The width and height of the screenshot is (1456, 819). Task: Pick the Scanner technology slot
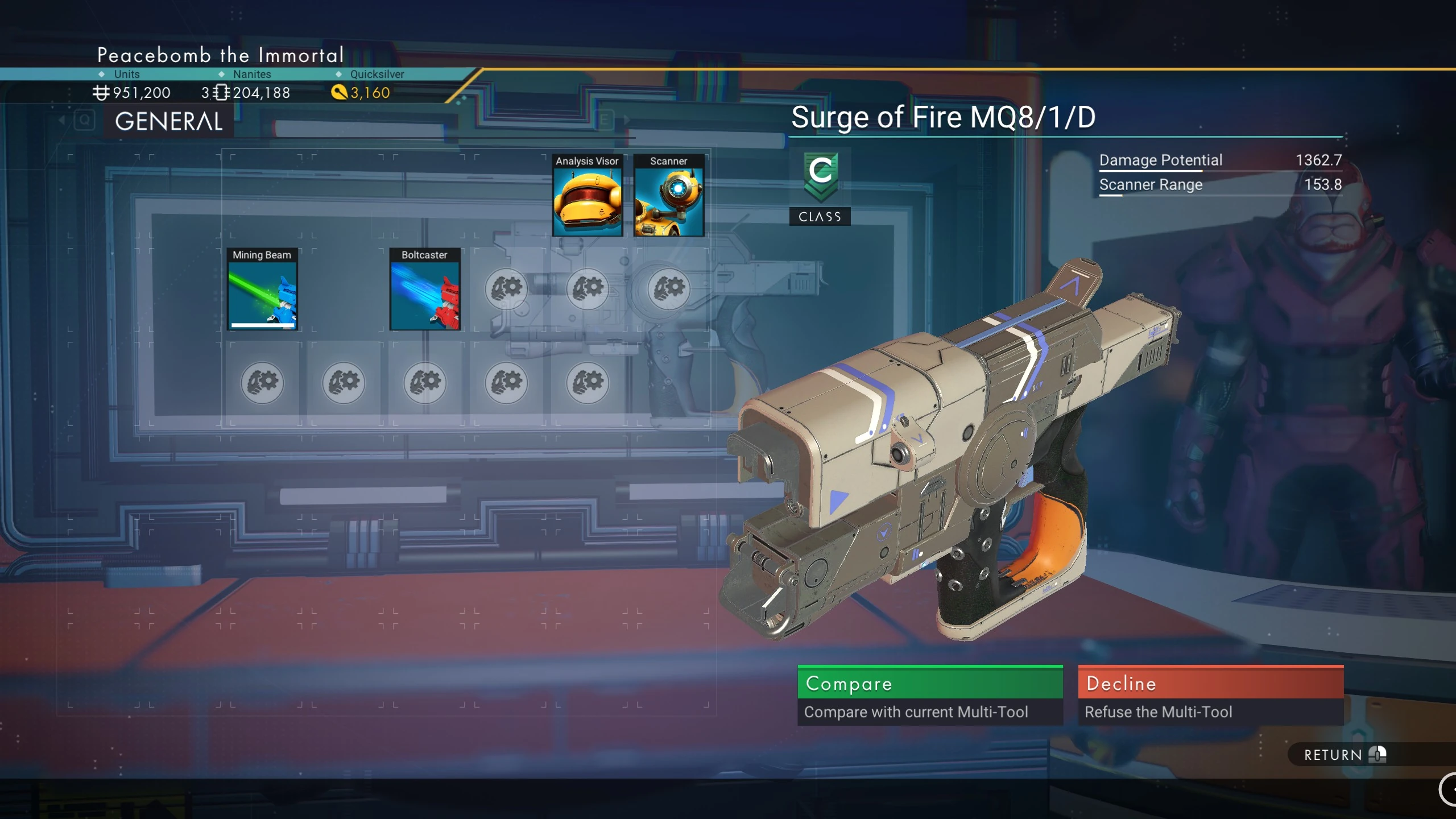669,196
